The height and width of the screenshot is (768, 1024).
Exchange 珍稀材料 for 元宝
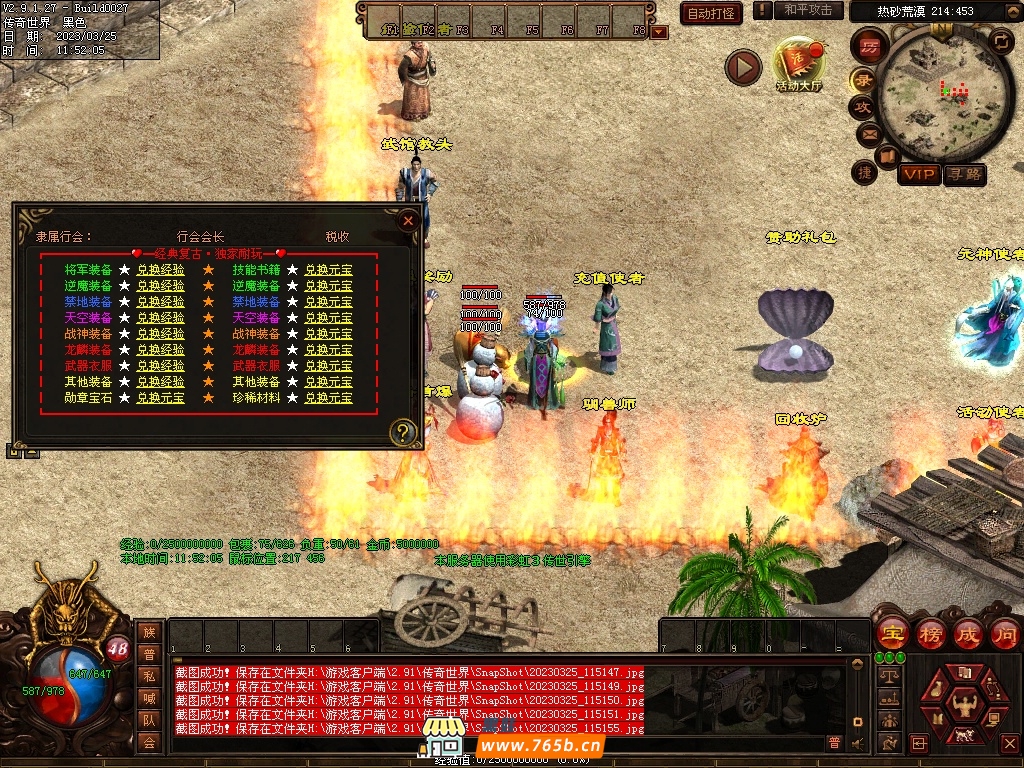coord(328,398)
